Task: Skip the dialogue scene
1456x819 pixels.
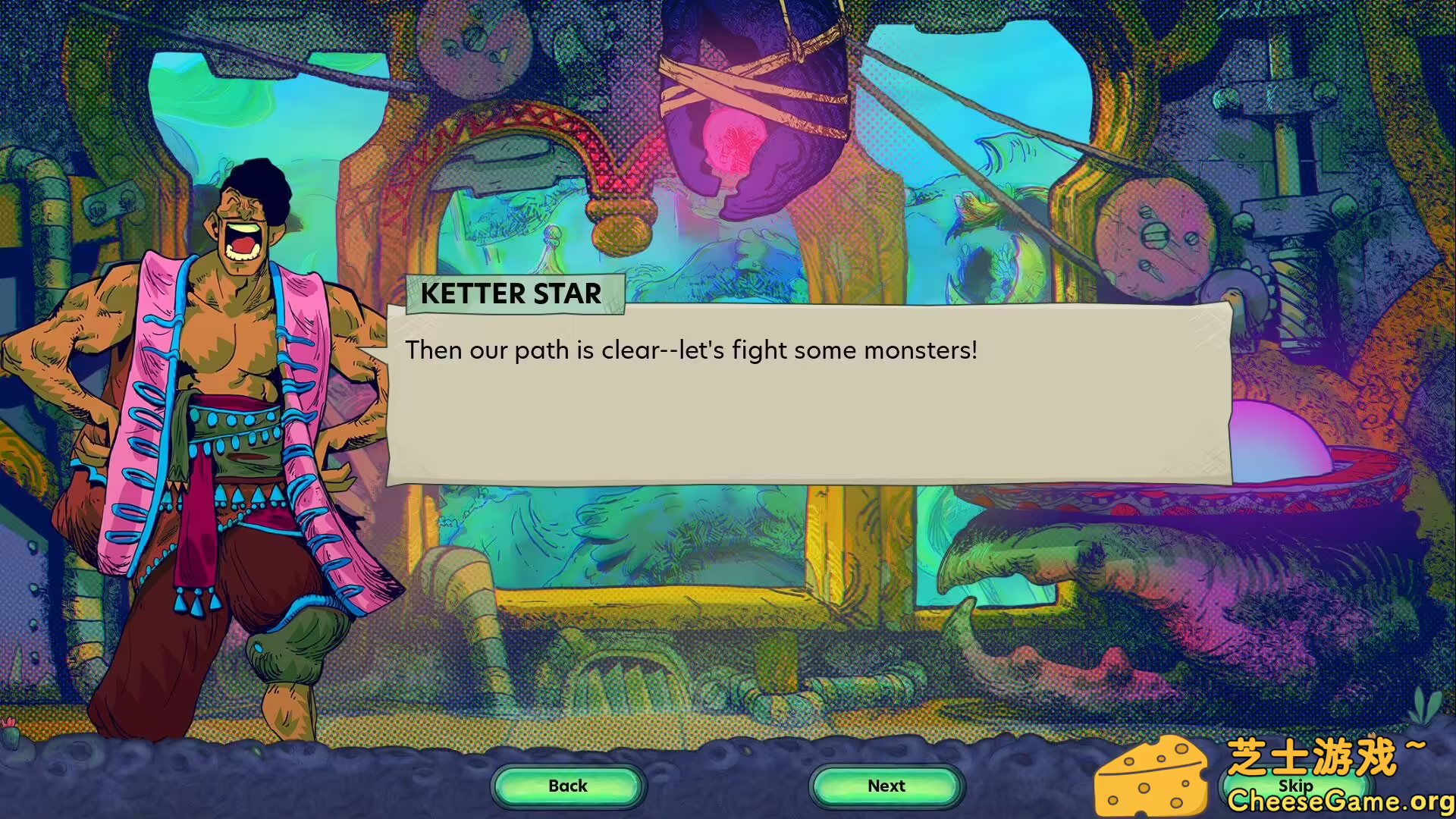Action: coord(1295,786)
